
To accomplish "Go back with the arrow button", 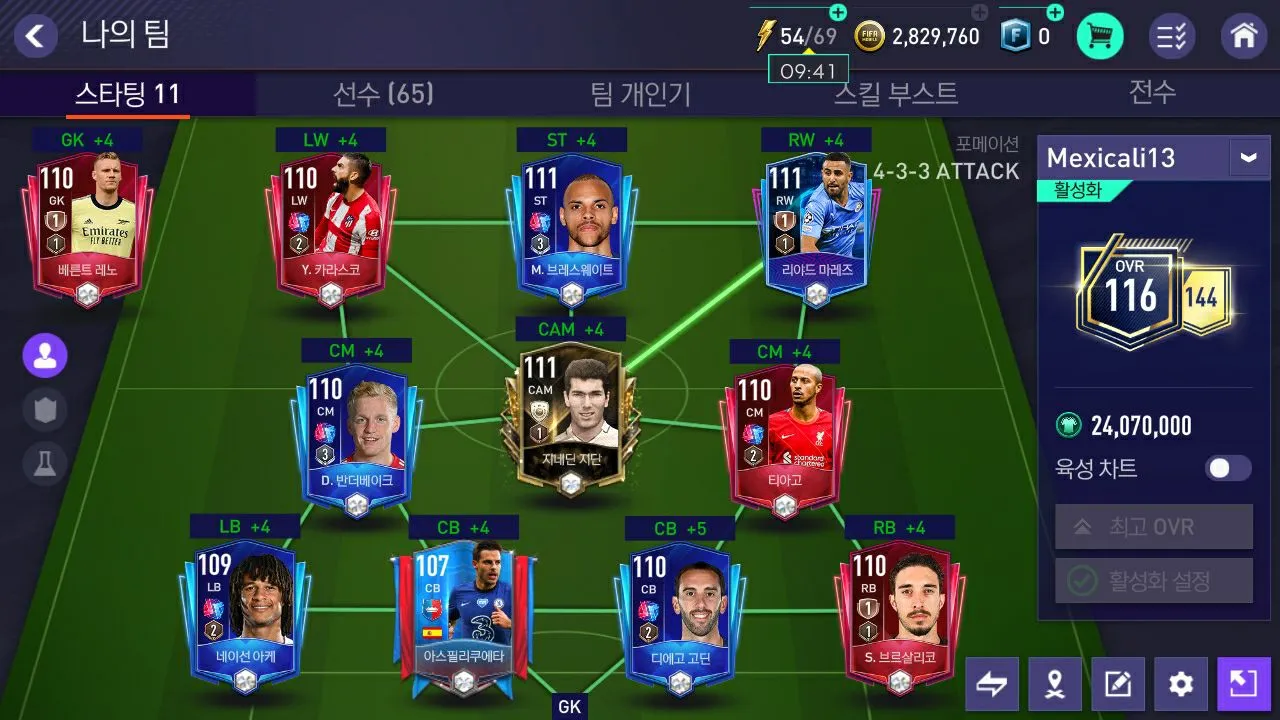I will (35, 36).
